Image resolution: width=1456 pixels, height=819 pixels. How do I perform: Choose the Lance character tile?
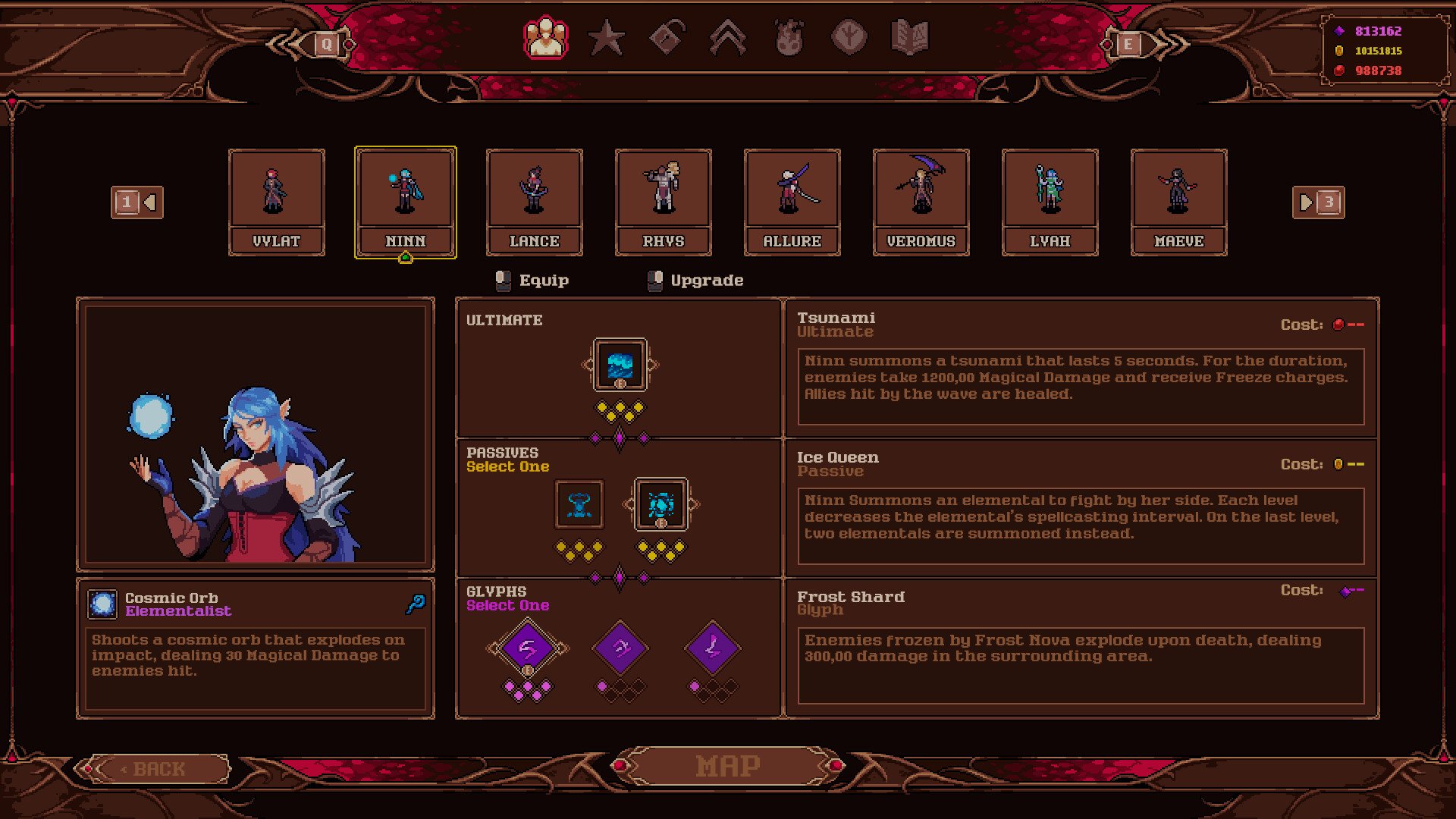[x=535, y=202]
